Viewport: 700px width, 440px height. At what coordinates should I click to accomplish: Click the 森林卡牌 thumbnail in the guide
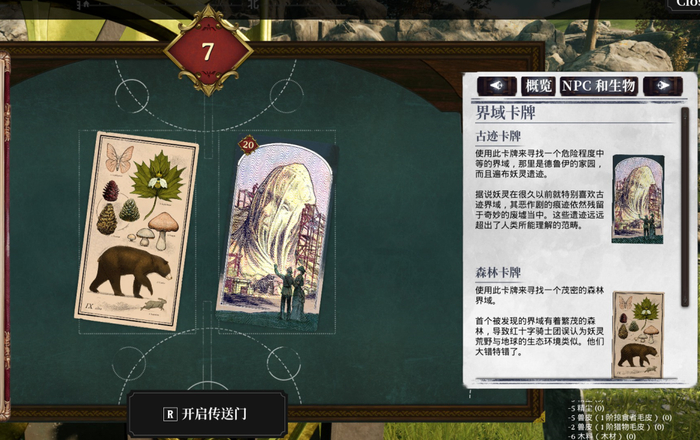point(636,335)
